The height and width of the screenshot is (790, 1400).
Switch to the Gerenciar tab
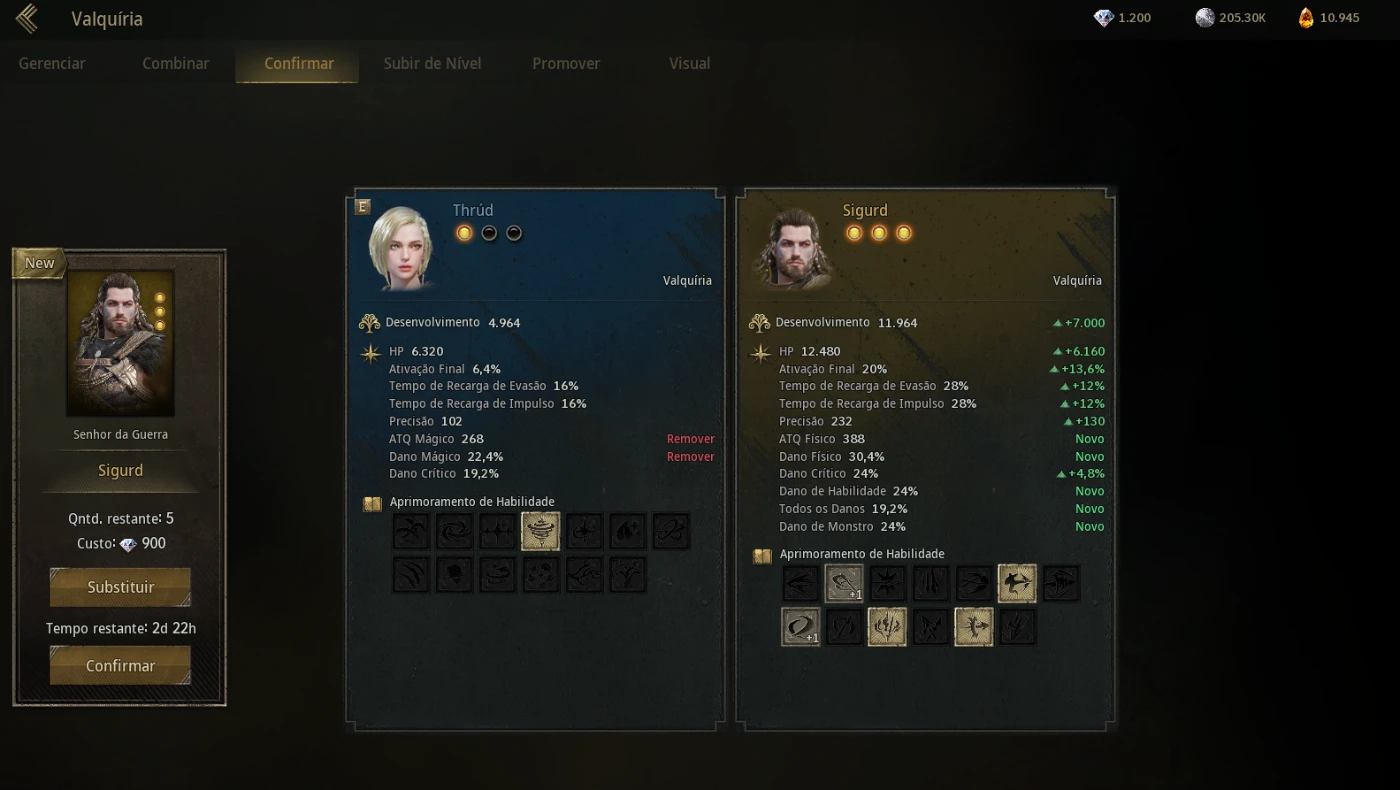tap(52, 63)
